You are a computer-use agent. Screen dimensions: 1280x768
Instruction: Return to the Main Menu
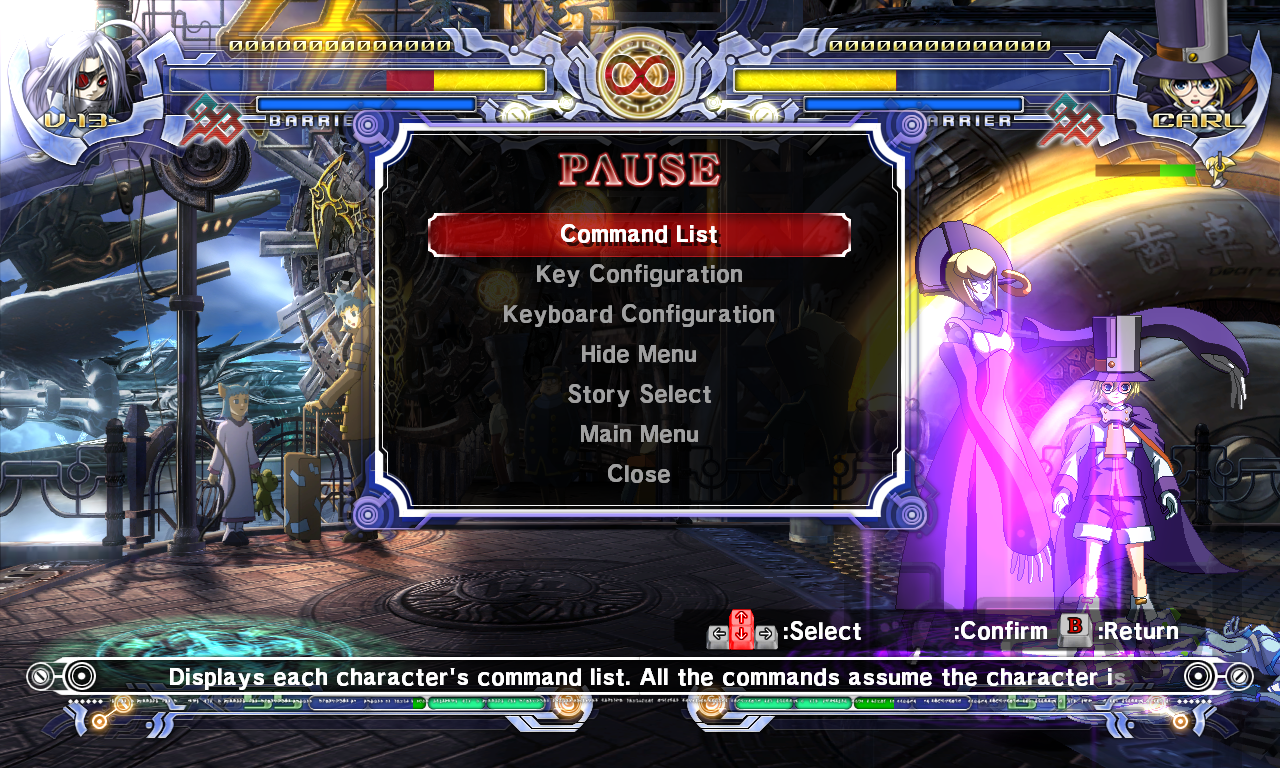point(639,434)
